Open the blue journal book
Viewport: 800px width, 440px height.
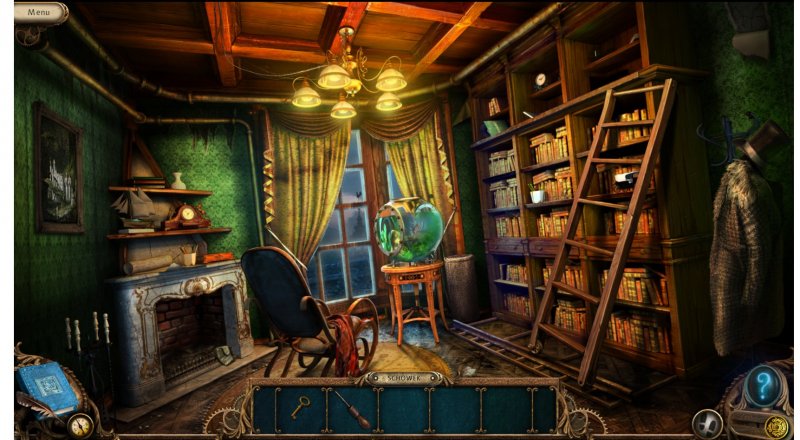click(47, 386)
